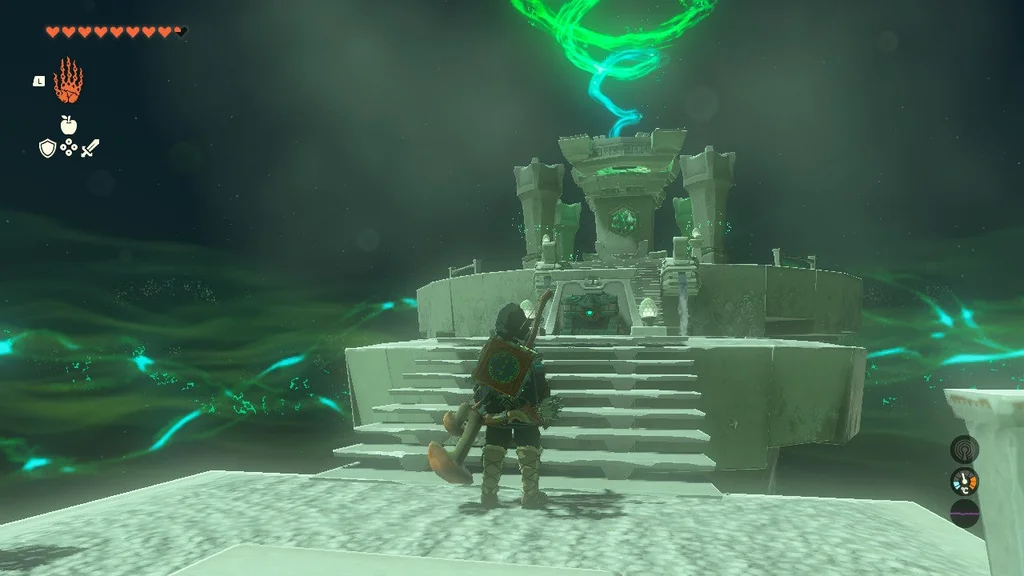Choose the sword weapon icon
Viewport: 1024px width, 576px height.
91,148
